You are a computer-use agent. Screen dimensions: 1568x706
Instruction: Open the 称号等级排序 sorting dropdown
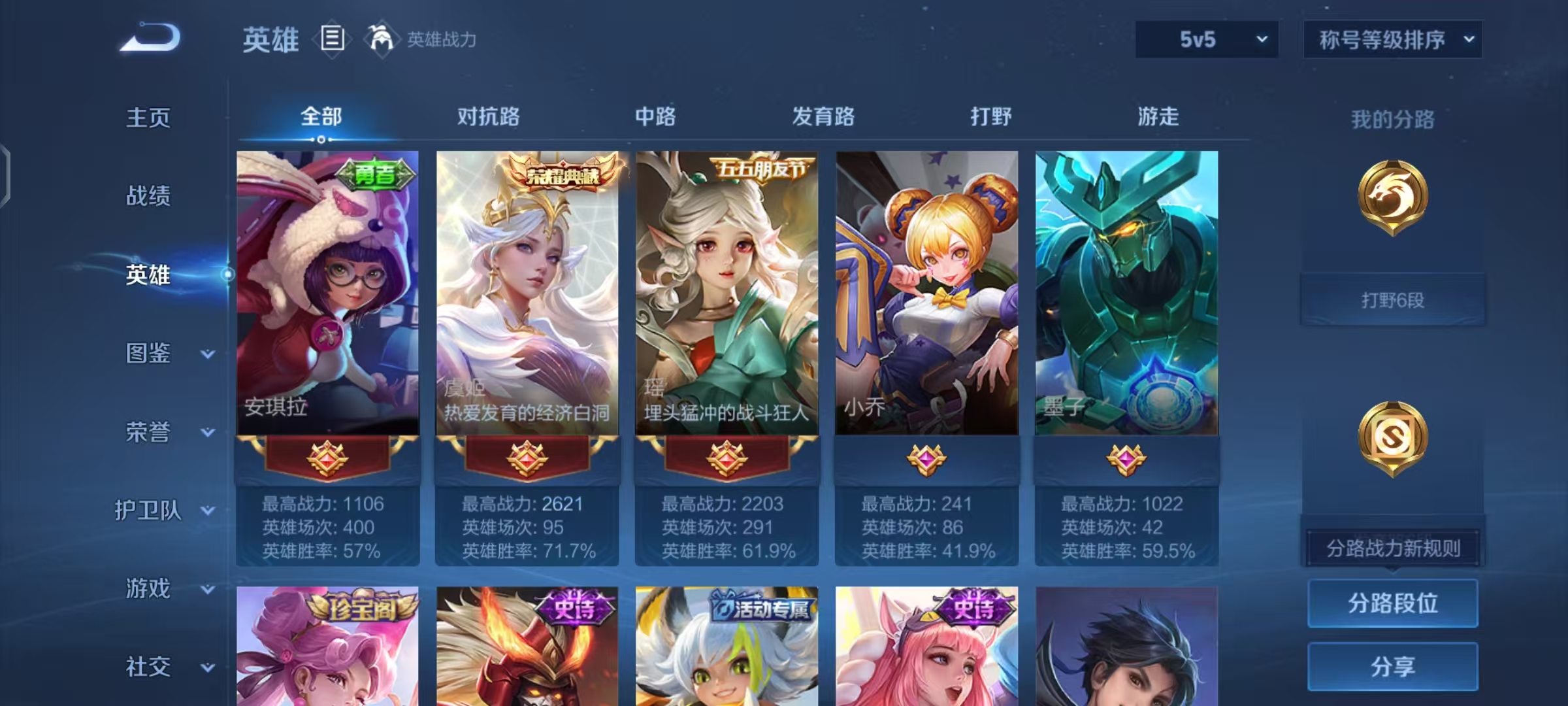(1392, 39)
